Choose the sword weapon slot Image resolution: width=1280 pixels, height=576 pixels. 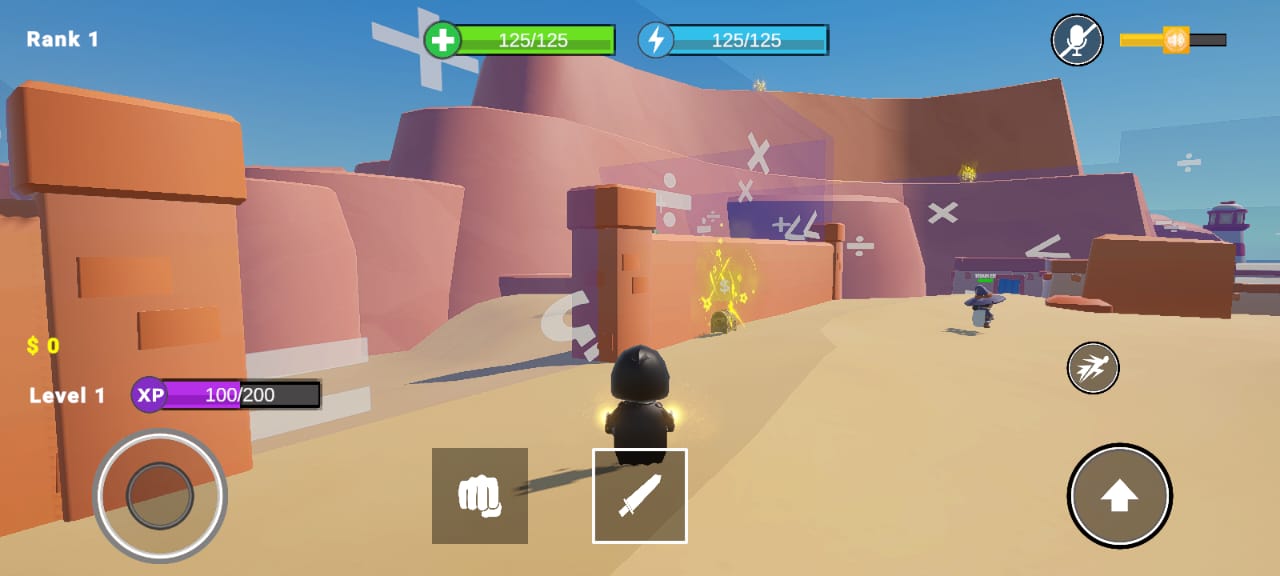tap(640, 496)
